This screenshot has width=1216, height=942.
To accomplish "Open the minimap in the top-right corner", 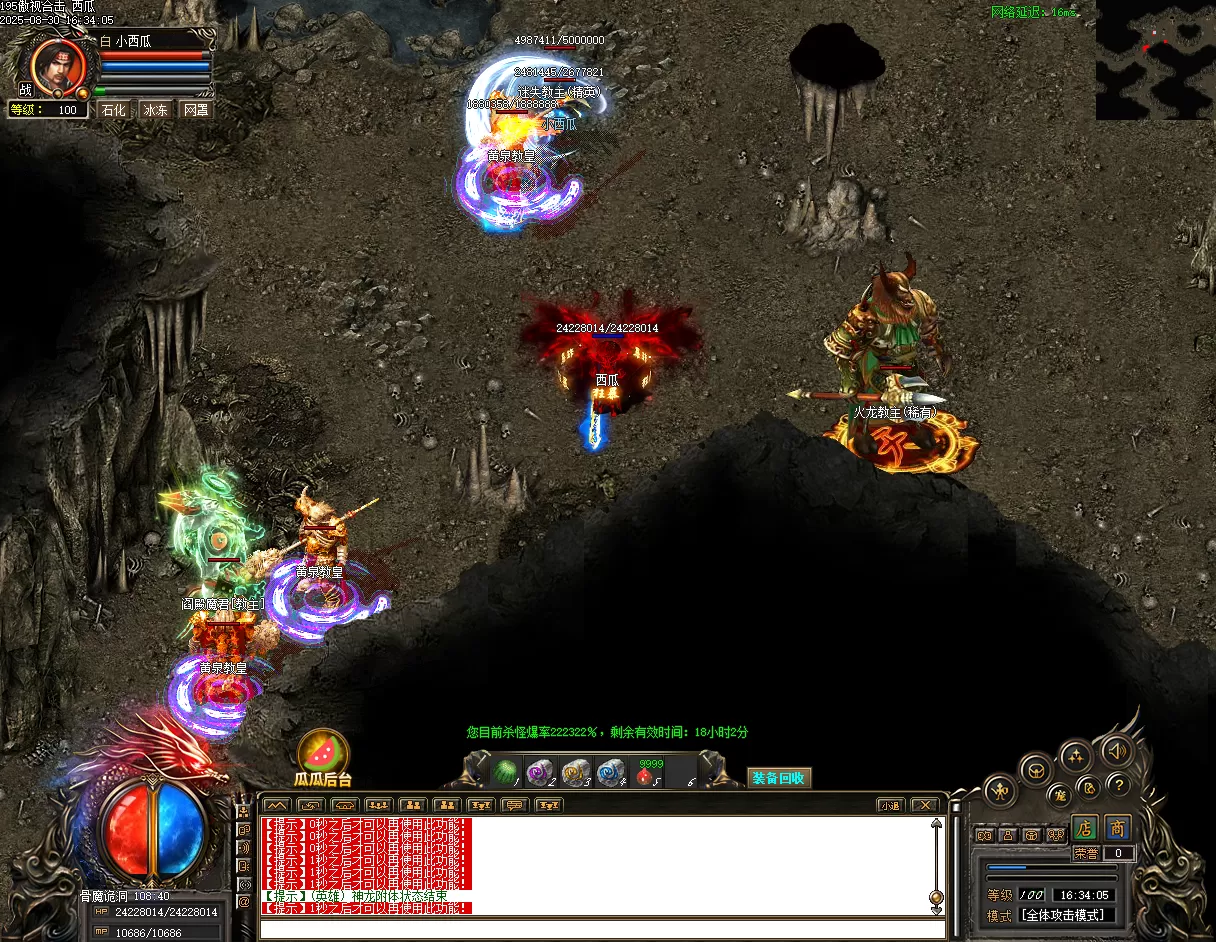I will pyautogui.click(x=1155, y=60).
